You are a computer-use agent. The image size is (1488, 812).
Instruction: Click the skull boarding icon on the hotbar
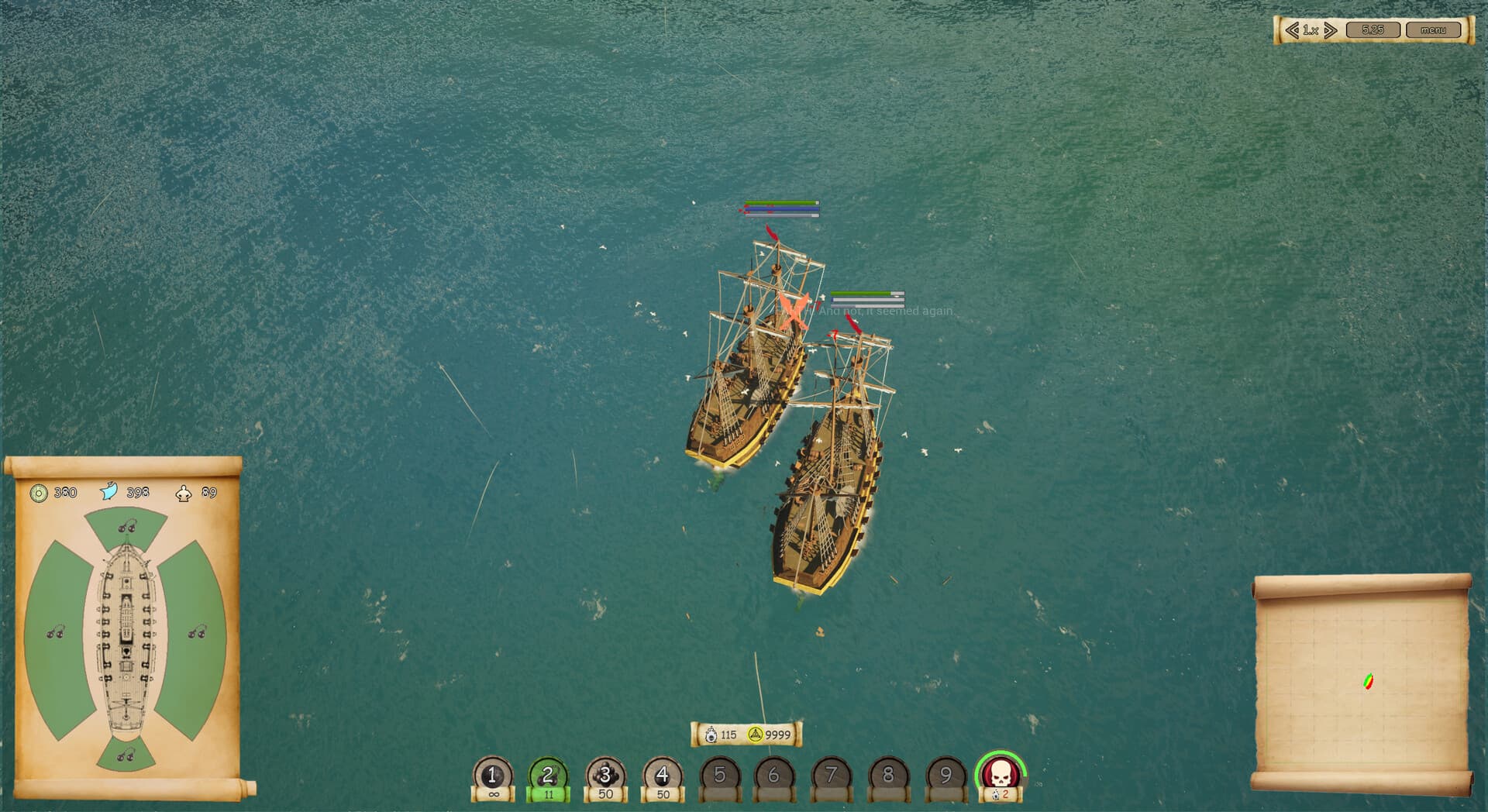(x=1003, y=775)
